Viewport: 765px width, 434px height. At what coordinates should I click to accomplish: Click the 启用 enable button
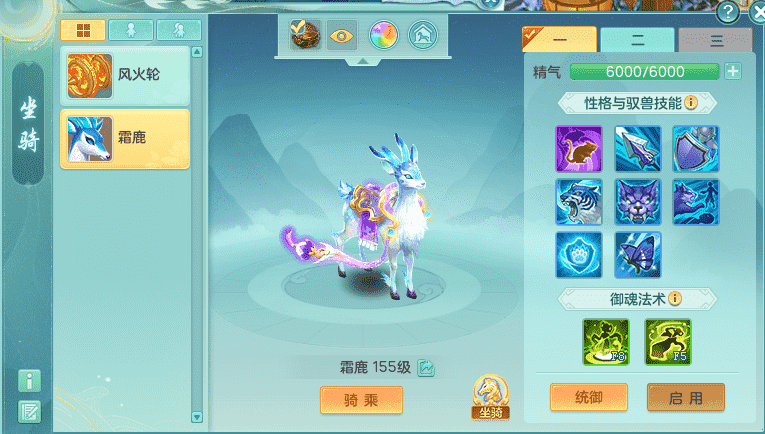coord(685,397)
